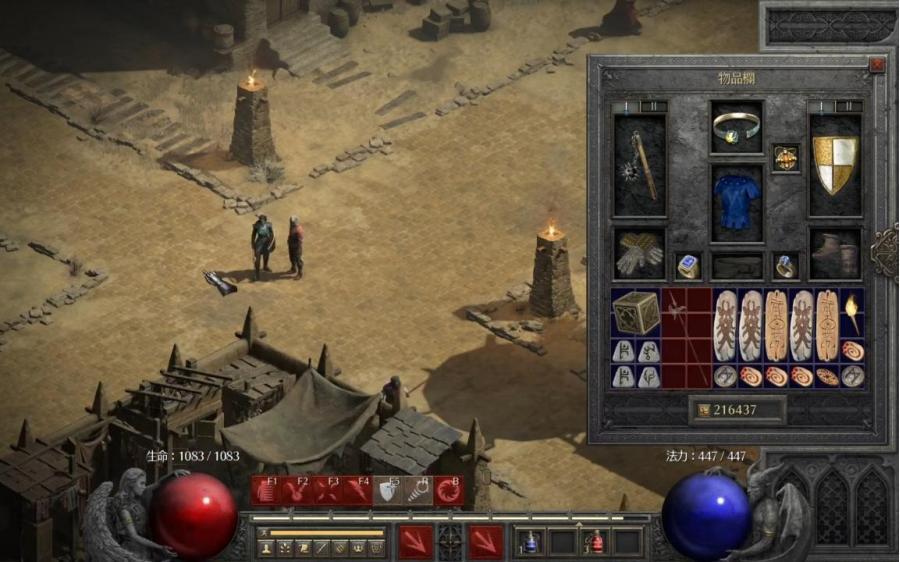Open the Horadric Cube in the inventory
The height and width of the screenshot is (562, 900).
[x=636, y=312]
